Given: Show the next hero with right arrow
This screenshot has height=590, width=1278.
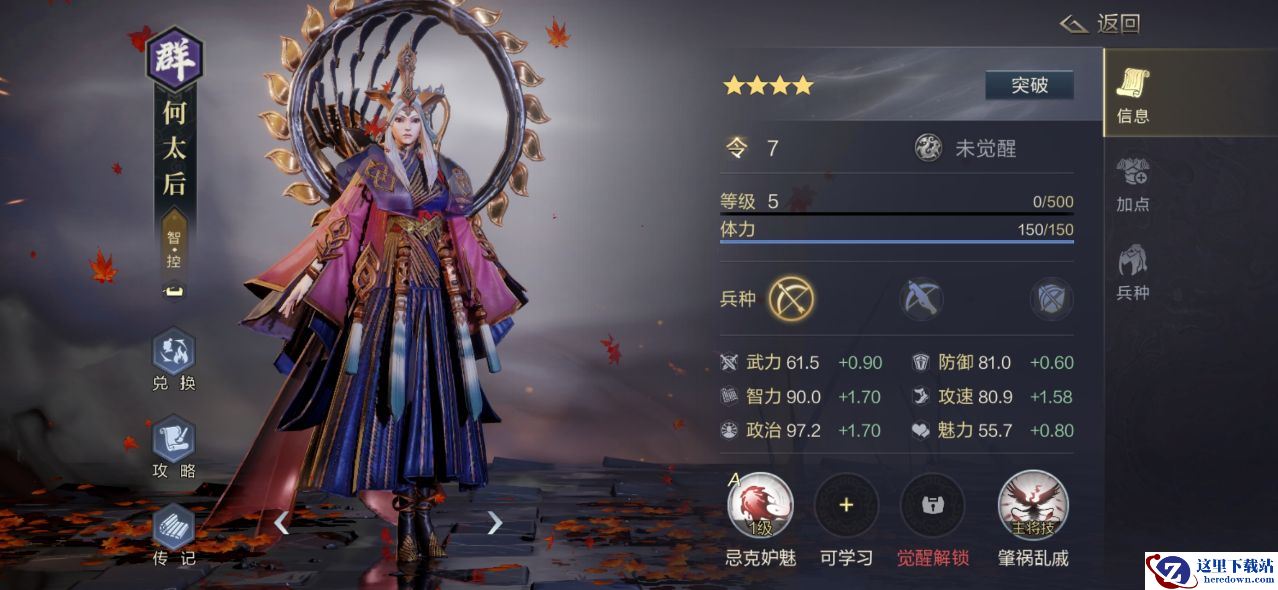Looking at the screenshot, I should (x=494, y=522).
